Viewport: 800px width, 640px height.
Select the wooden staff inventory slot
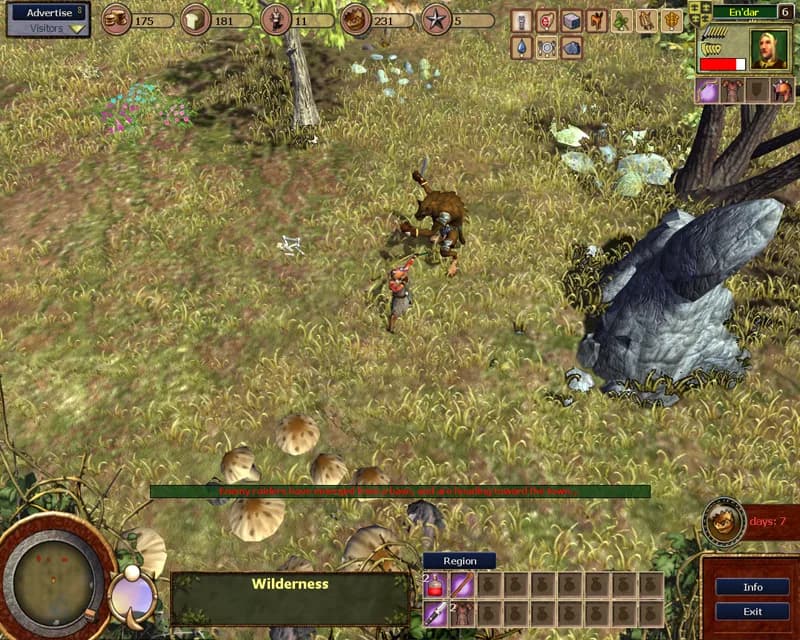point(462,585)
